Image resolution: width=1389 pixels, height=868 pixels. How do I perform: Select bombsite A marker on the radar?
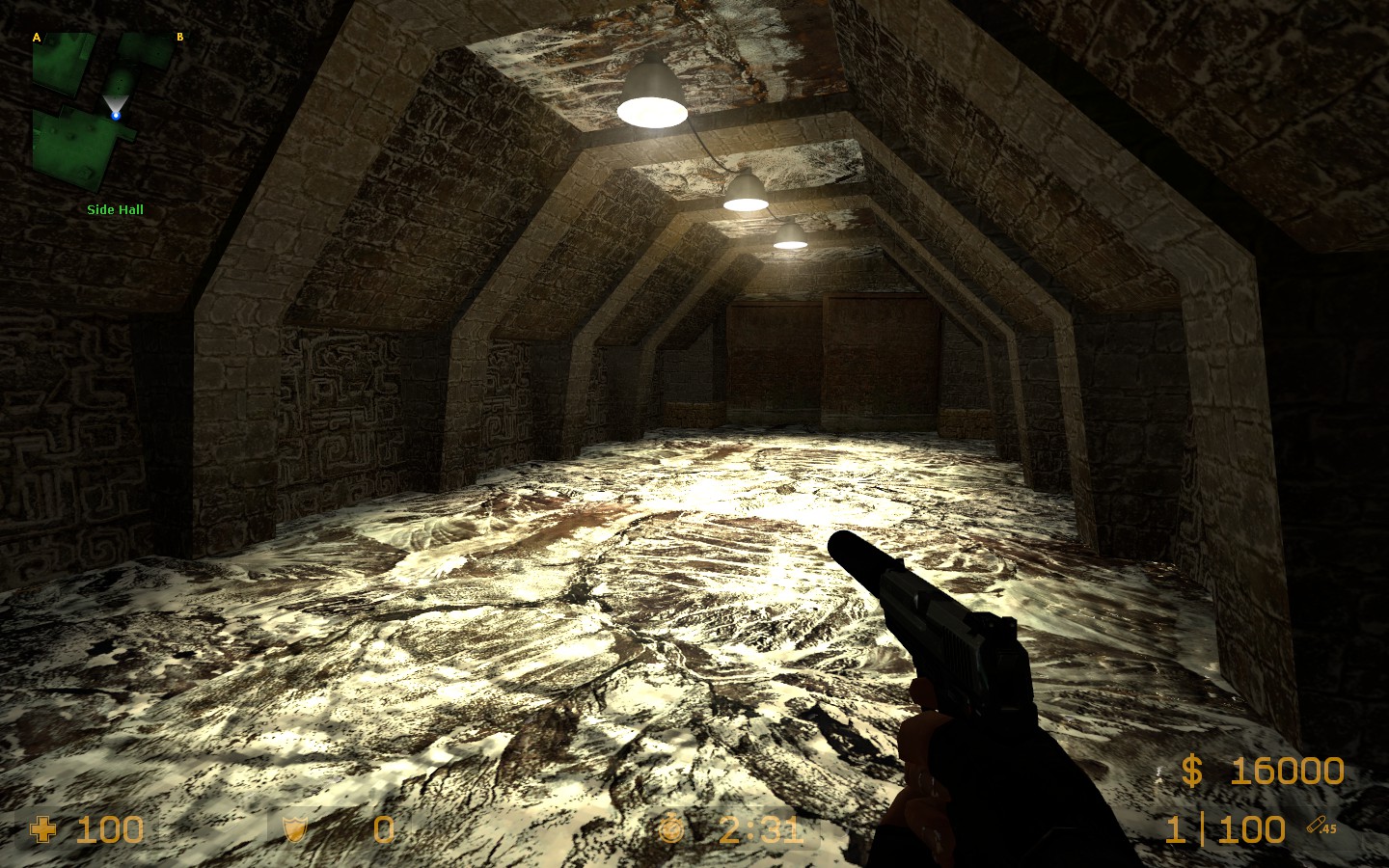tap(37, 38)
